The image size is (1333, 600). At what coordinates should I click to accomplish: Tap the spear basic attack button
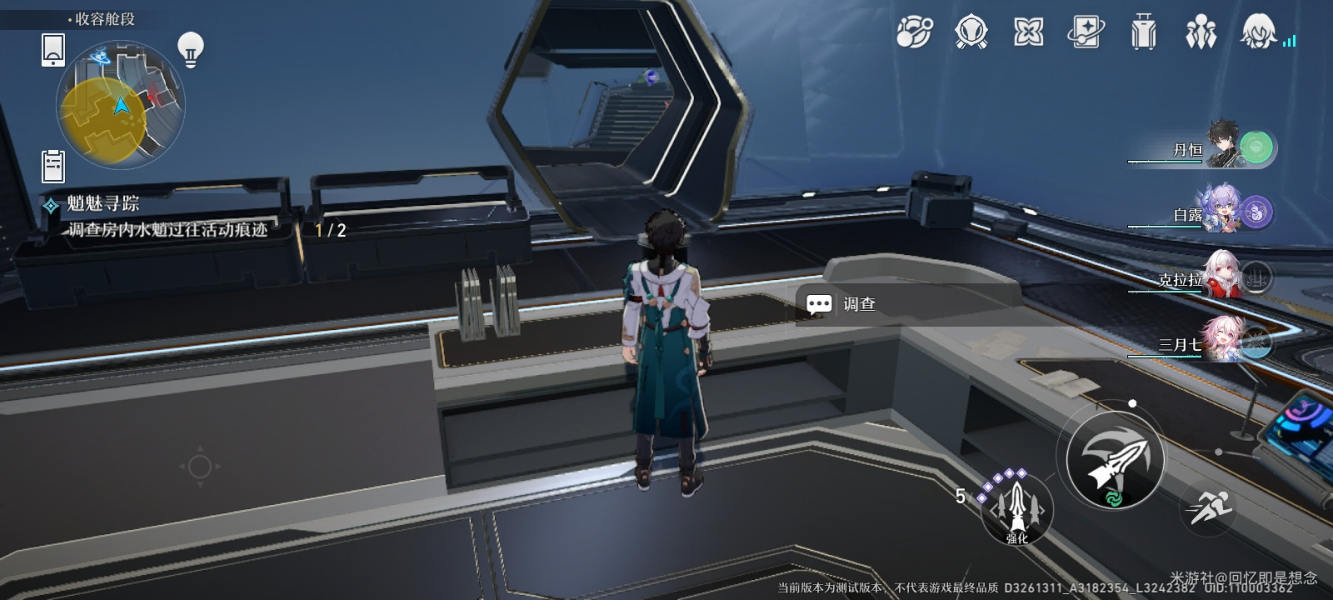click(x=1114, y=460)
